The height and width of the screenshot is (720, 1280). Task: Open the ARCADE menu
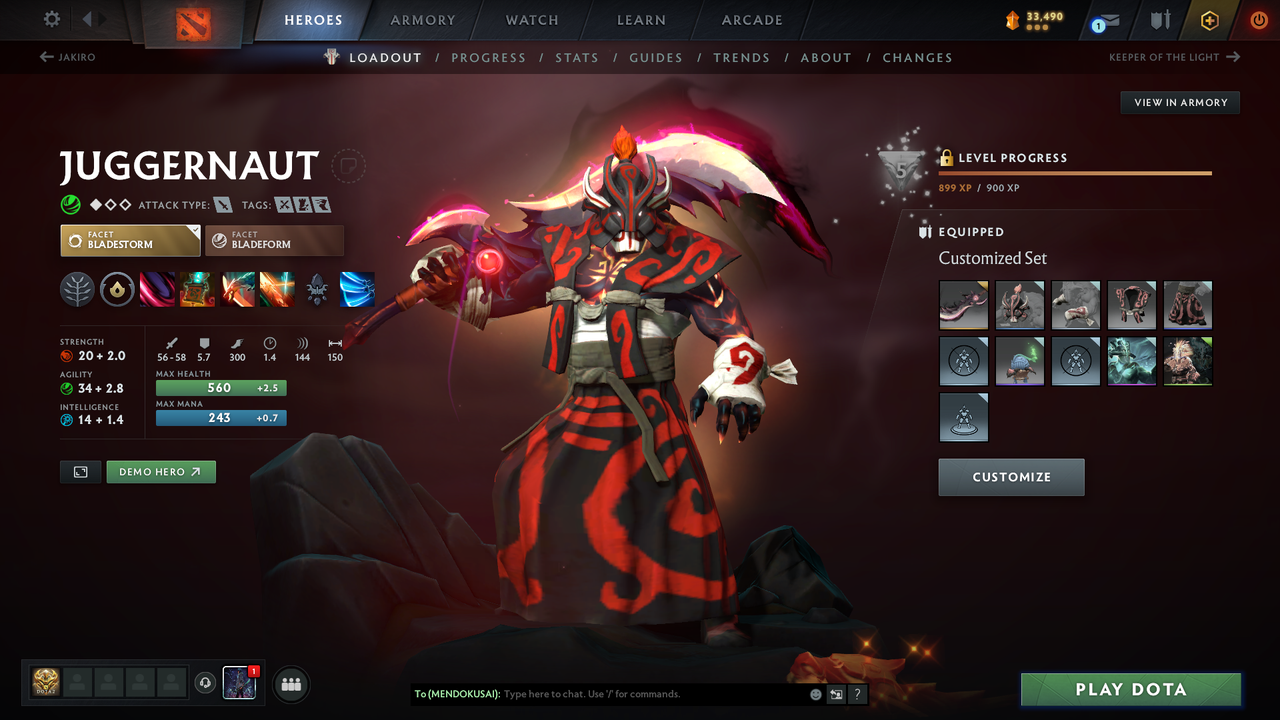(x=751, y=20)
